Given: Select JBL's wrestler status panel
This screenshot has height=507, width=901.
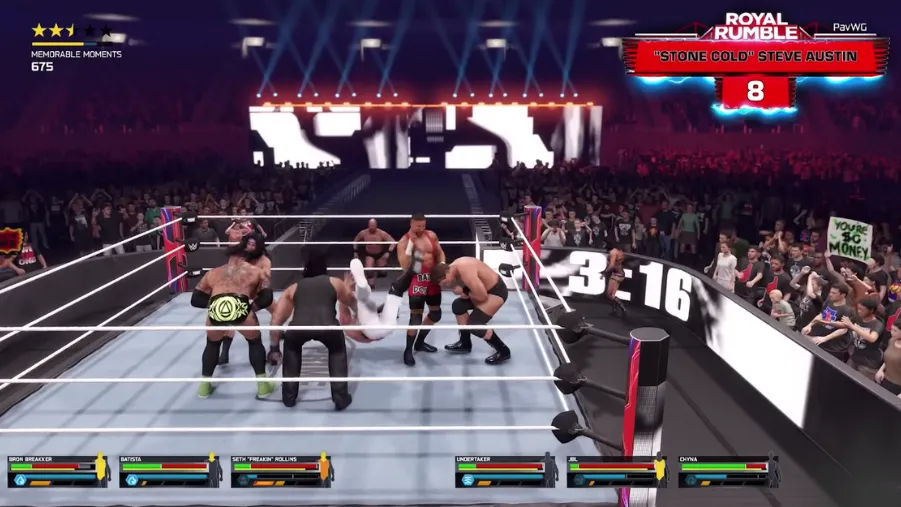Looking at the screenshot, I should pos(616,470).
